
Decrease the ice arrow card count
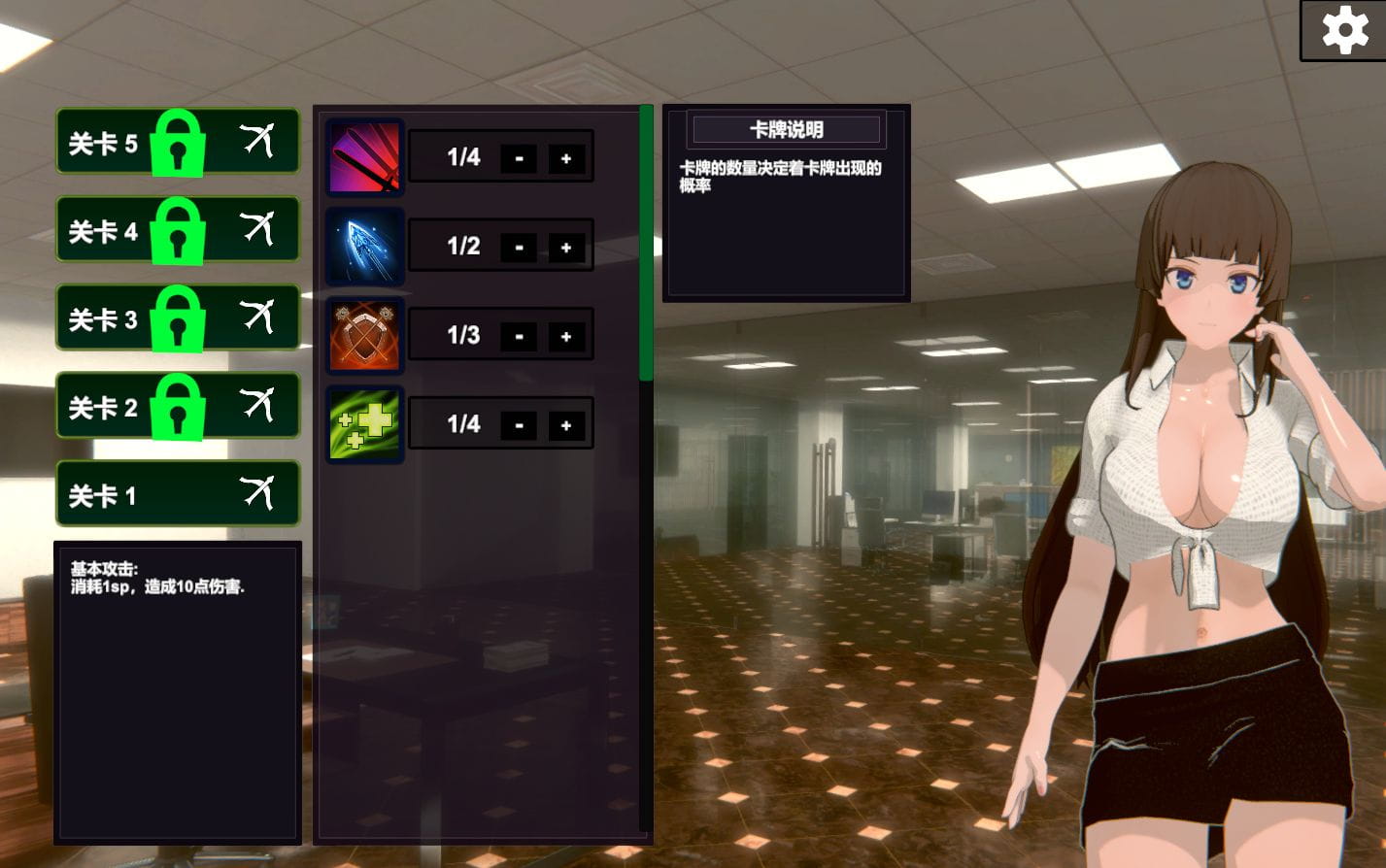pyautogui.click(x=520, y=246)
